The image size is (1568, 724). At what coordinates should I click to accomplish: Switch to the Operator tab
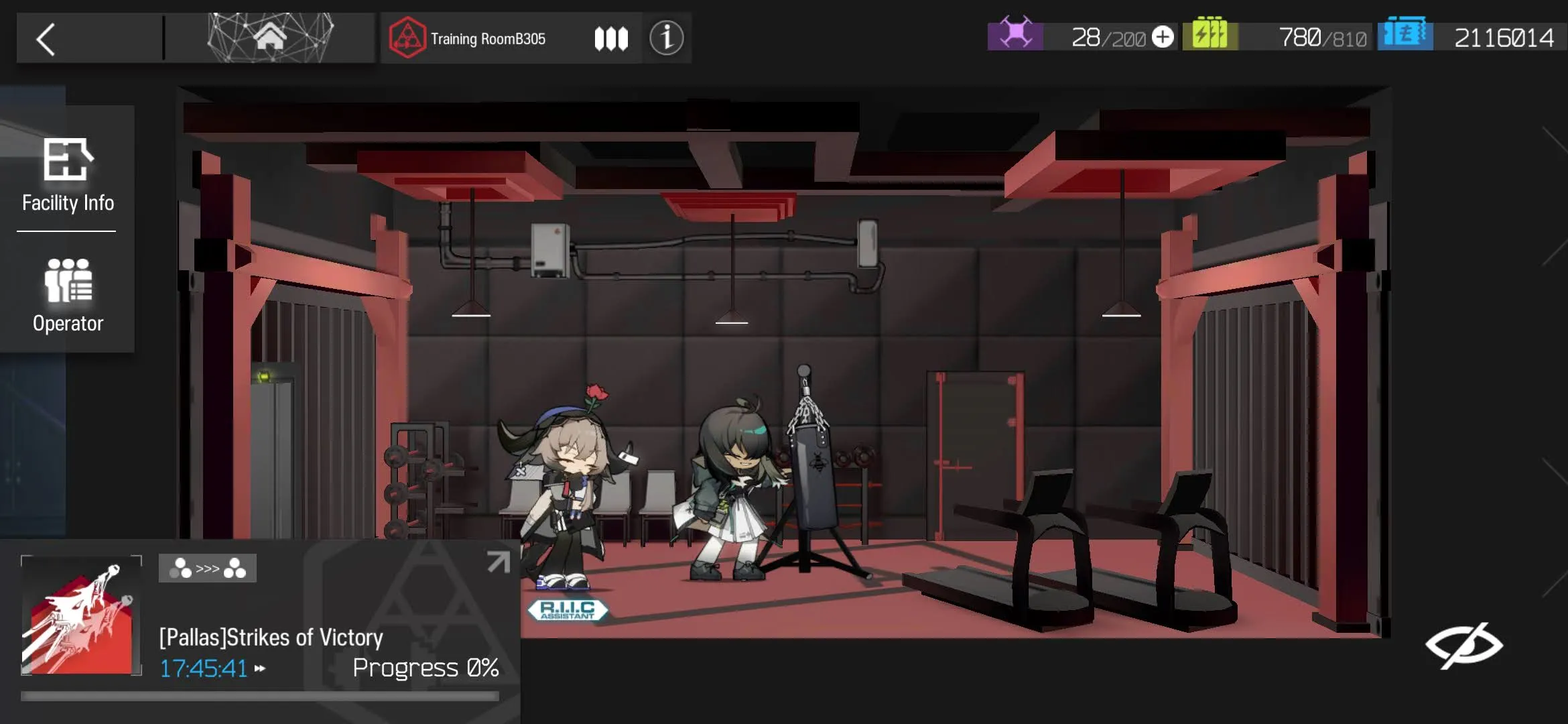click(68, 295)
